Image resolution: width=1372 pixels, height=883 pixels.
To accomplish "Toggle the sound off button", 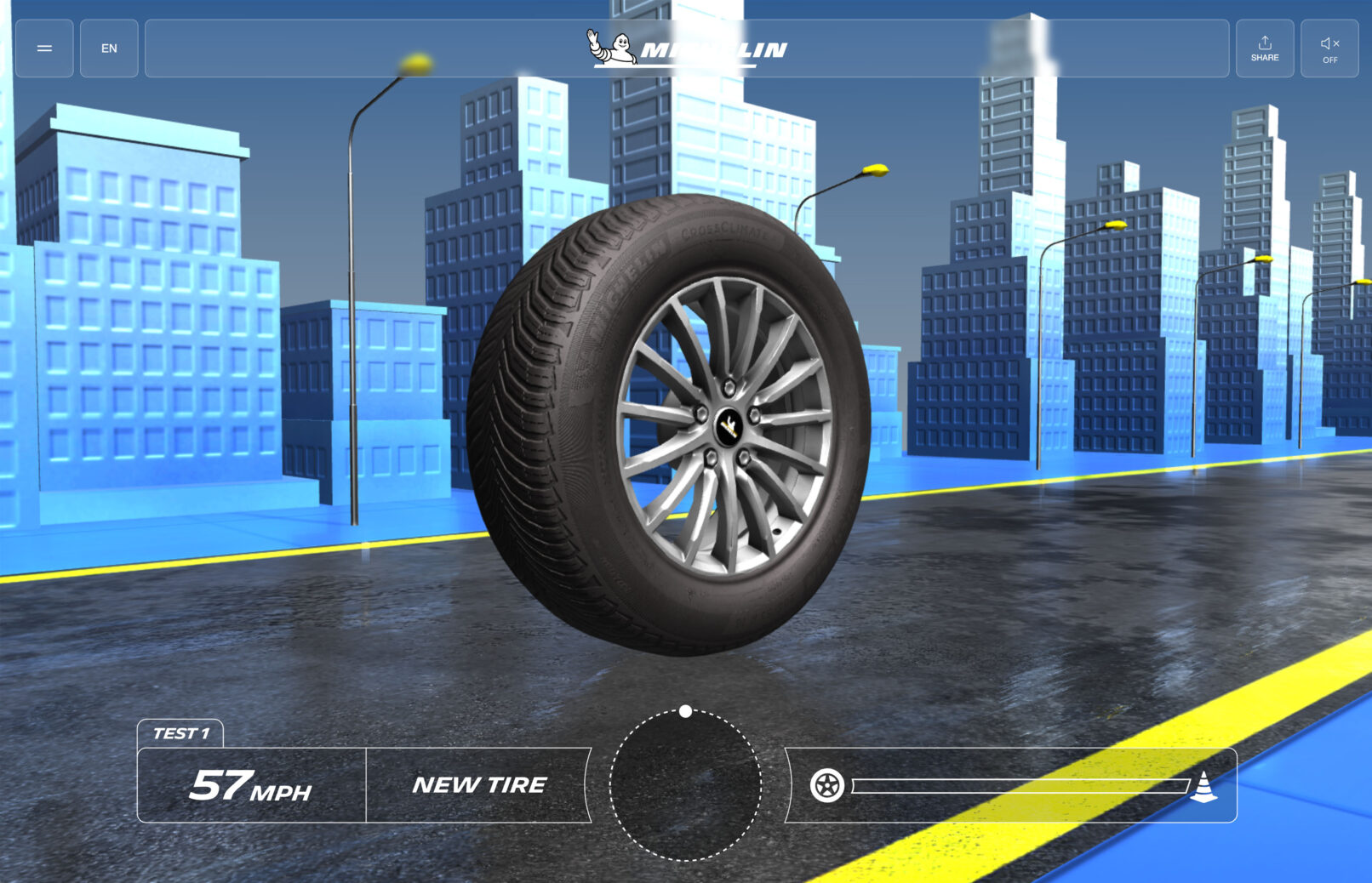I will point(1329,48).
